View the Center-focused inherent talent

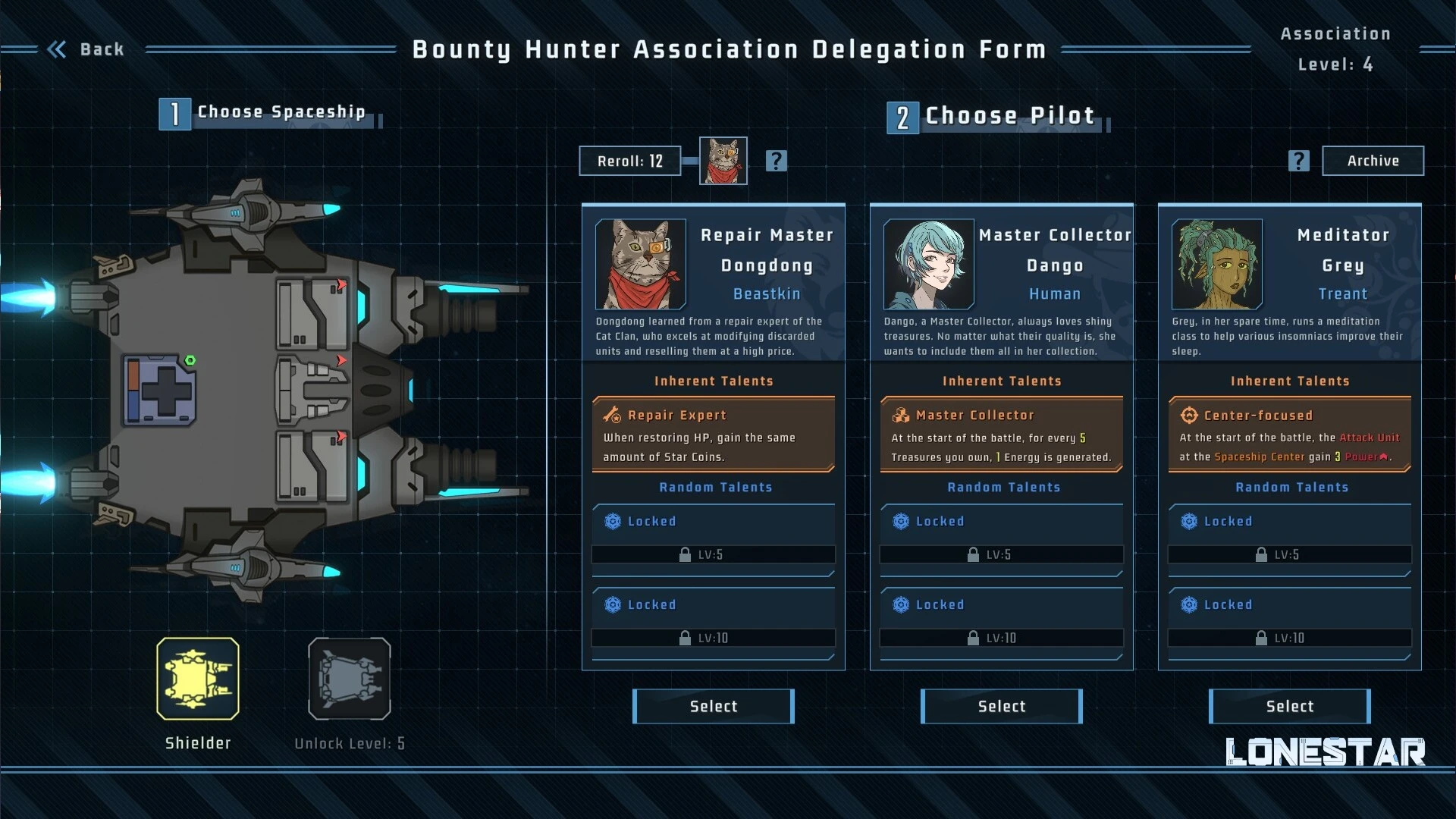(x=1289, y=435)
